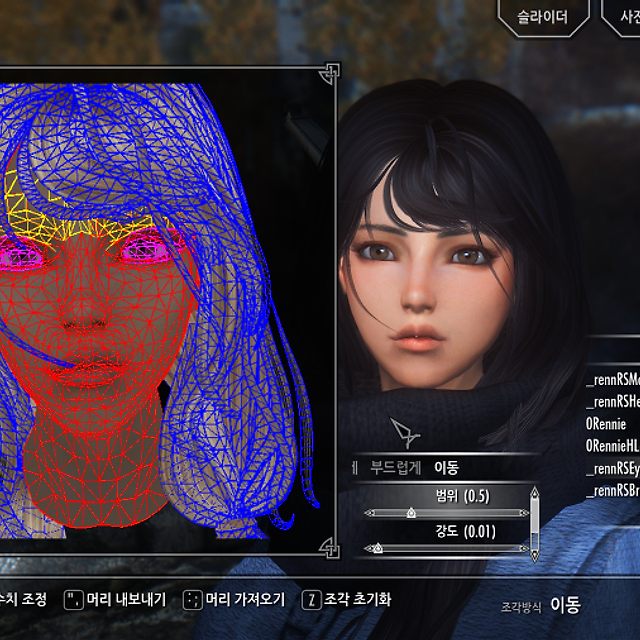Image resolution: width=640 pixels, height=640 pixels.
Task: Switch to the 슬라이더 tab
Action: point(542,17)
